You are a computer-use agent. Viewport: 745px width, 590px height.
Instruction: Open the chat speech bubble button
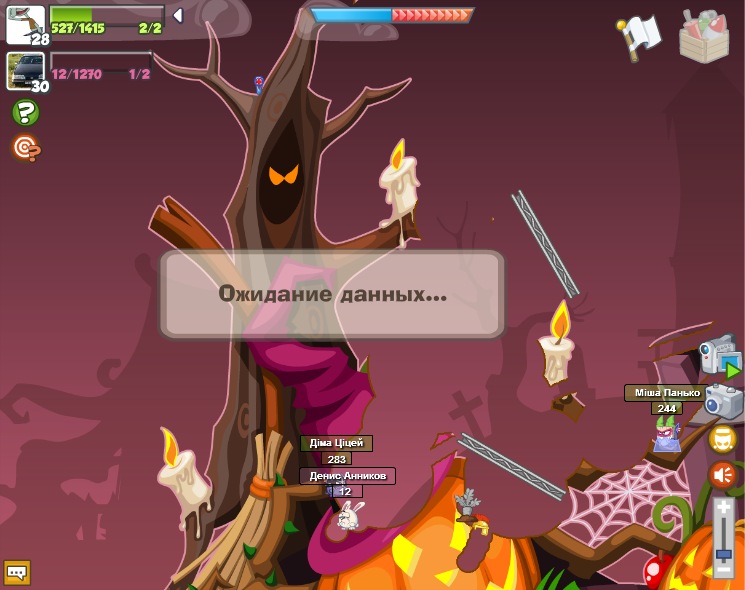tap(17, 573)
